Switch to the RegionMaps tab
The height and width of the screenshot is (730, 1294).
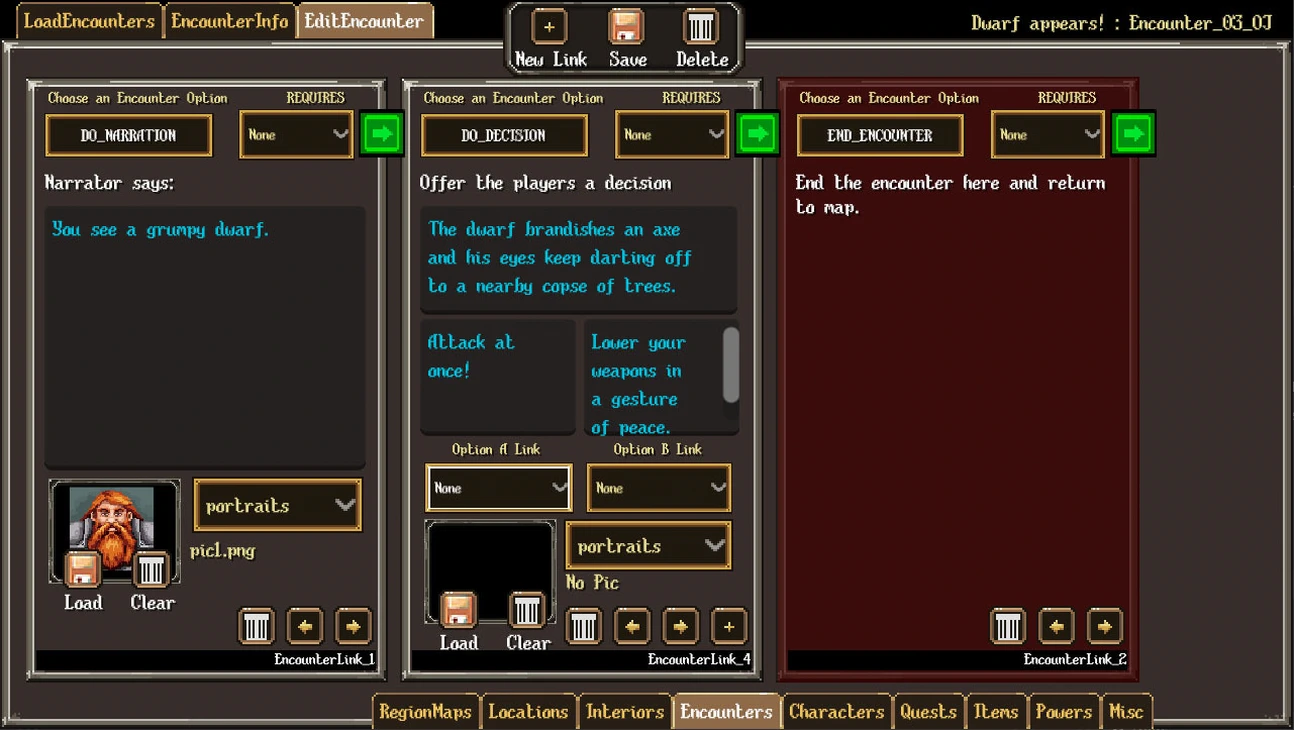[425, 712]
